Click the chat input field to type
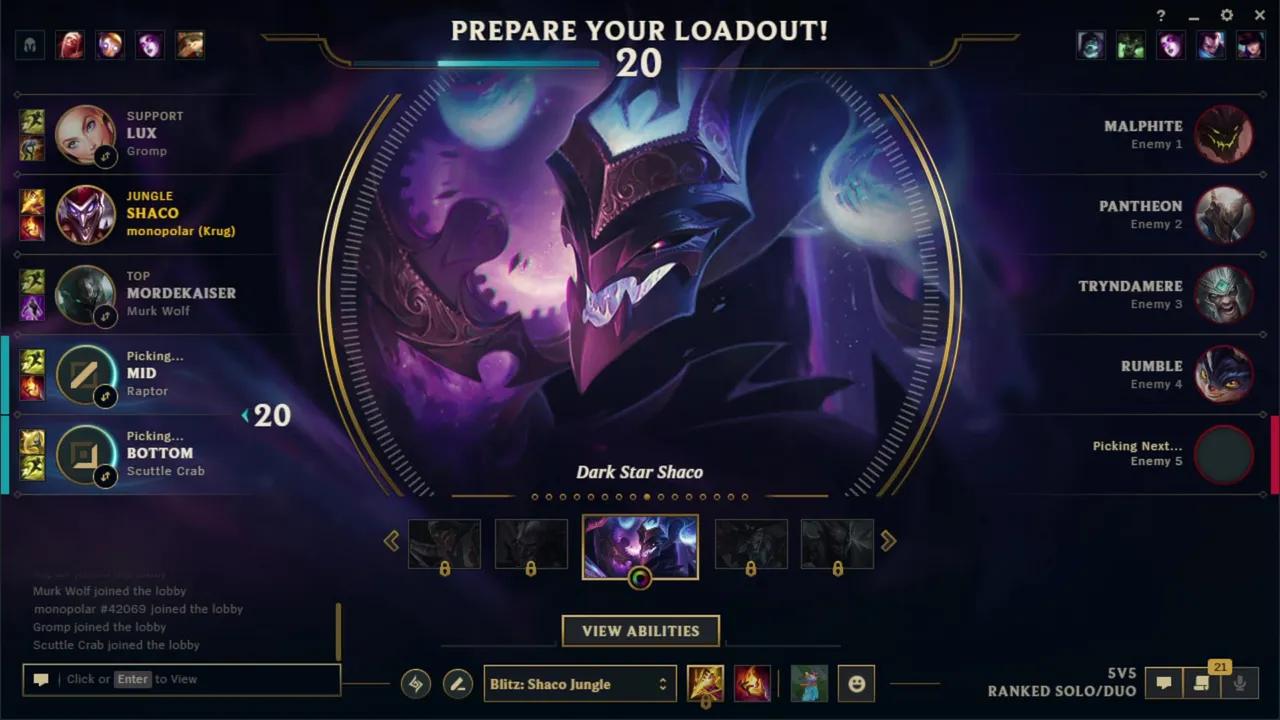1280x720 pixels. pos(180,679)
